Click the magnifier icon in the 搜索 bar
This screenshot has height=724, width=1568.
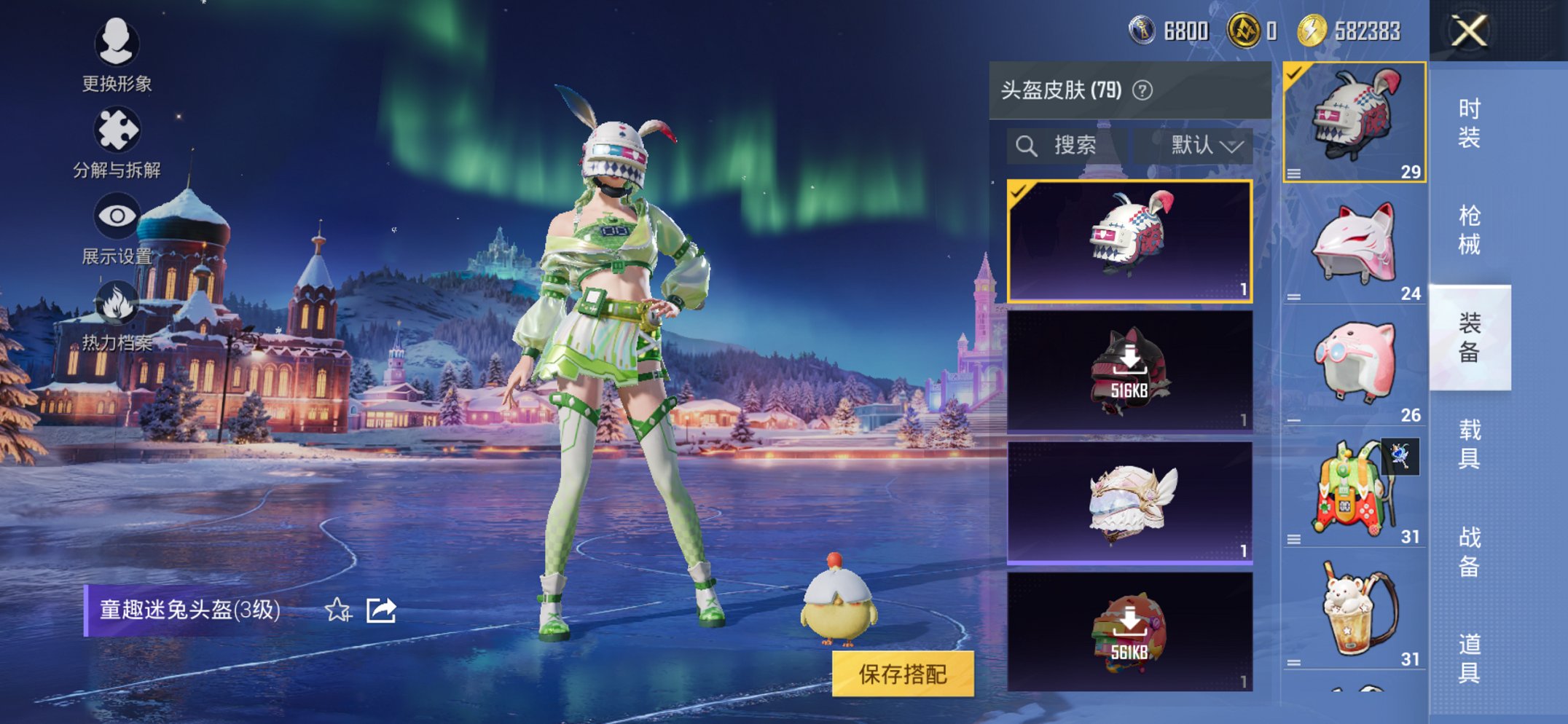1027,144
